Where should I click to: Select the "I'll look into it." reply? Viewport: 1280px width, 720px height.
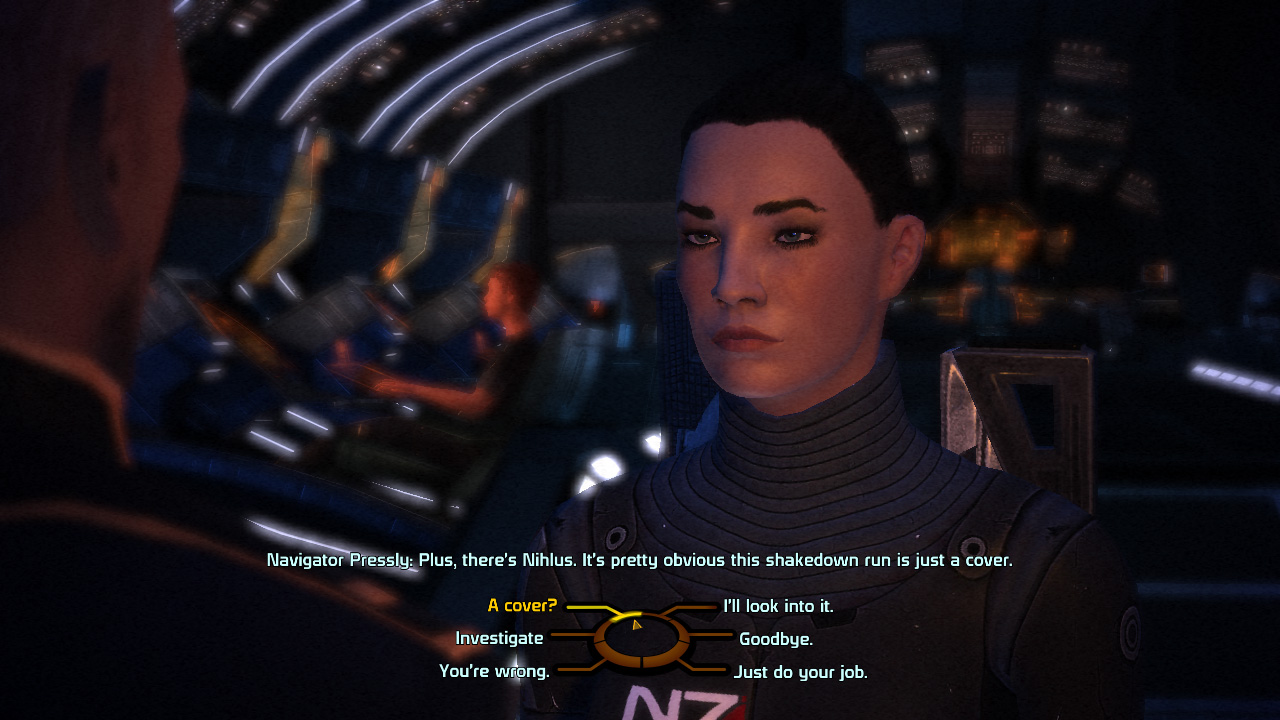[781, 605]
